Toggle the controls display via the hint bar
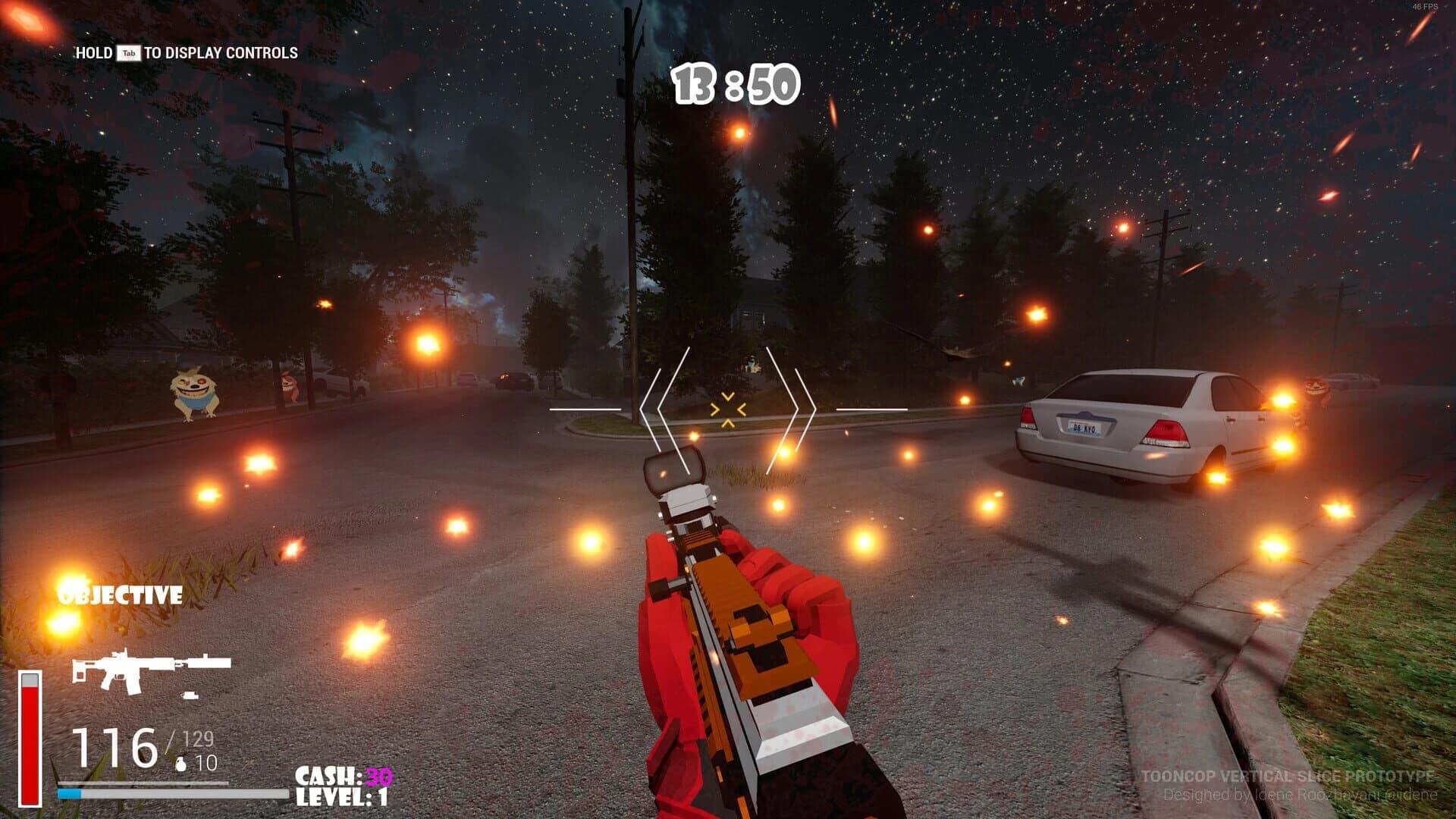Screen dimensions: 1456x819 tap(186, 55)
